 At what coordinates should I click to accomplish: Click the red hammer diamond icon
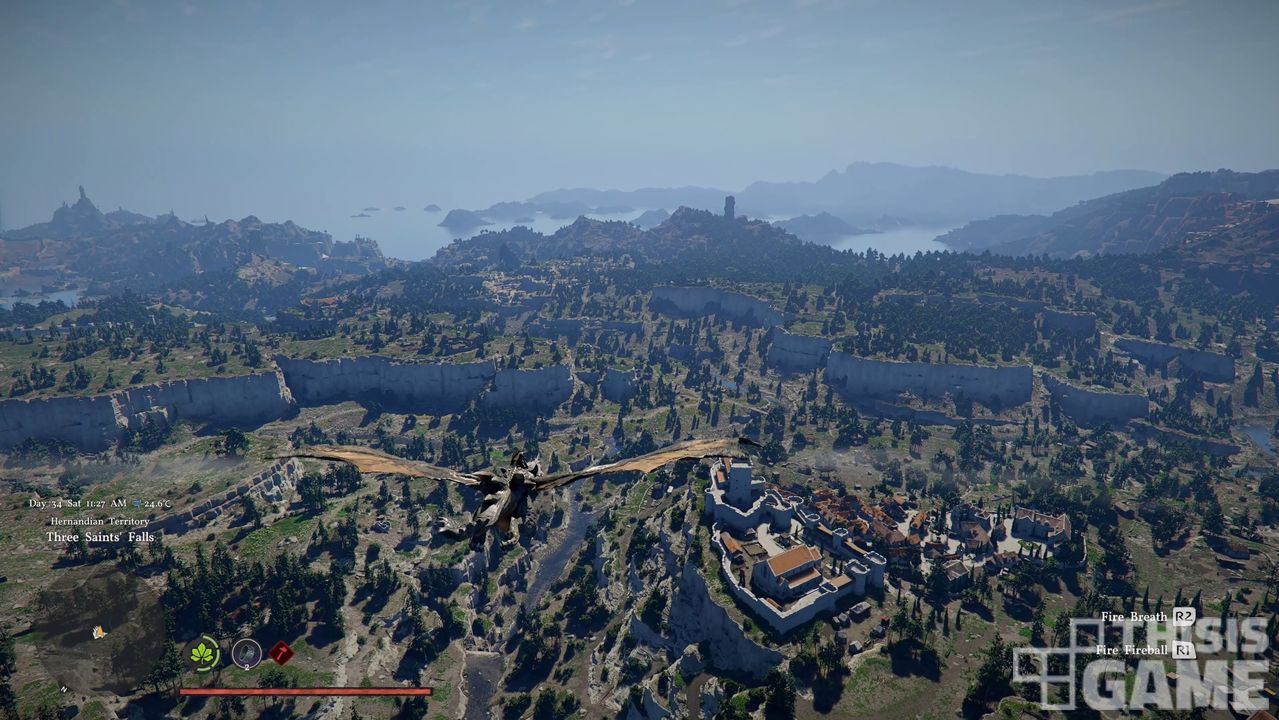(281, 653)
